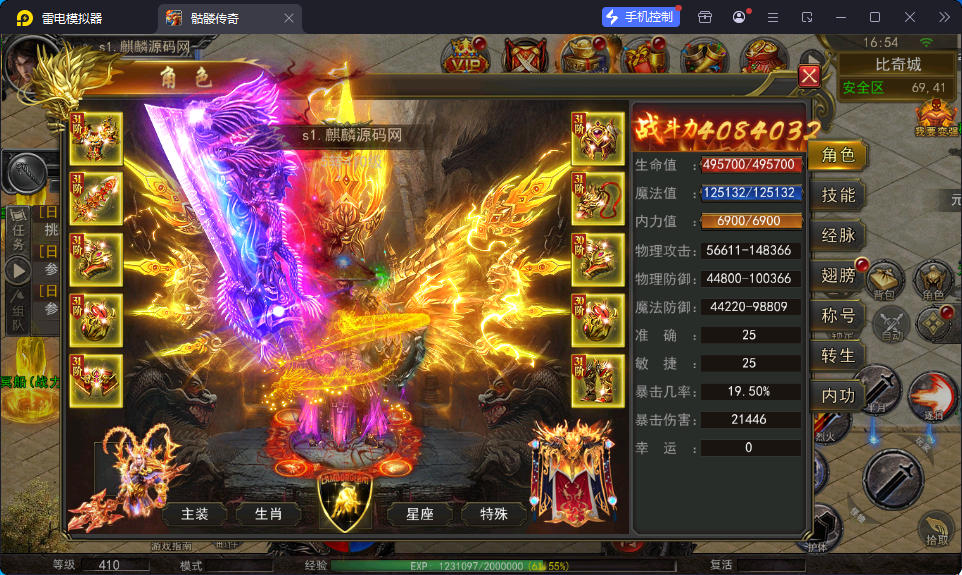Select the 角色 character side tab
Image resolution: width=962 pixels, height=575 pixels.
[x=837, y=156]
